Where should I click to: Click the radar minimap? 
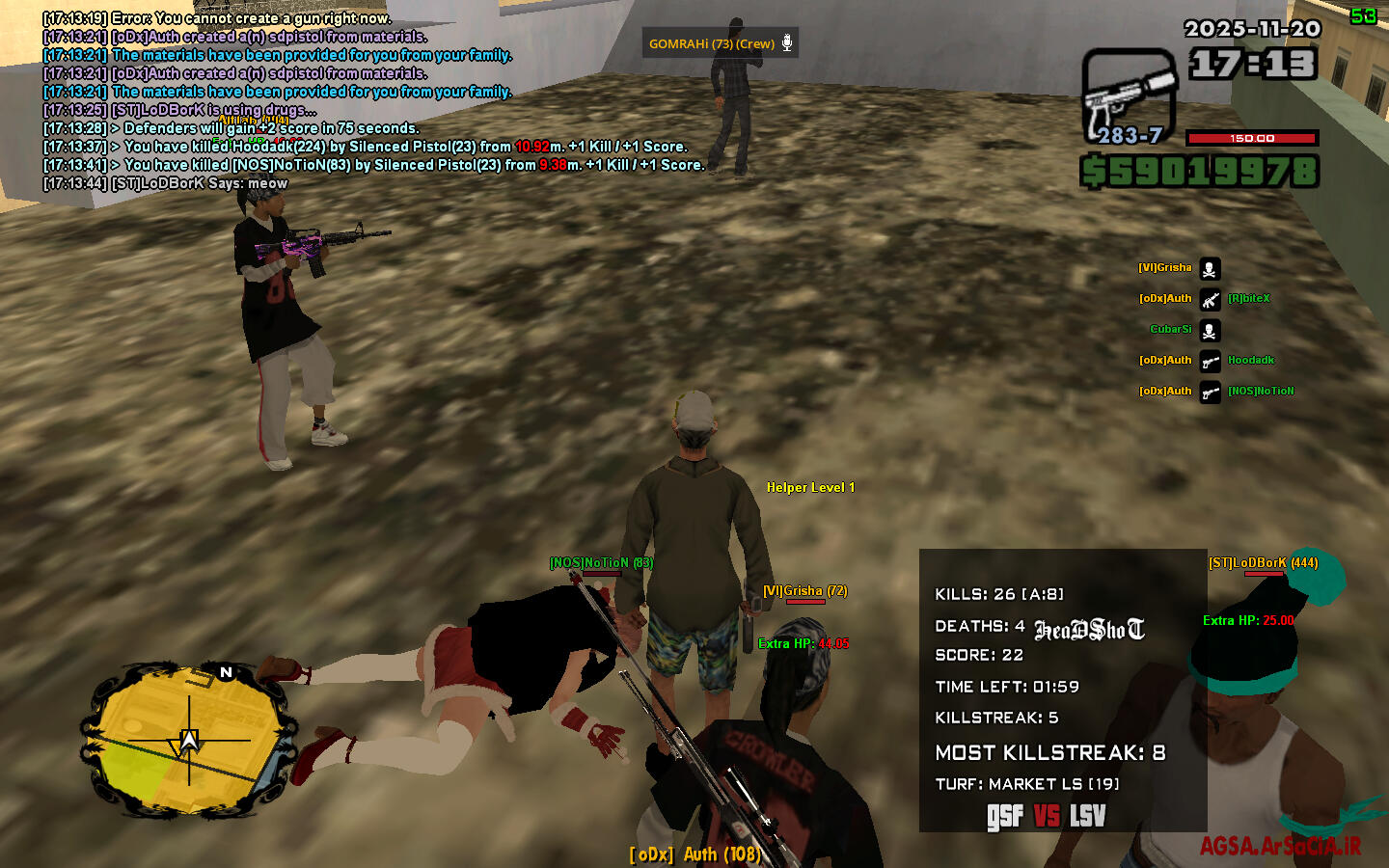point(188,741)
